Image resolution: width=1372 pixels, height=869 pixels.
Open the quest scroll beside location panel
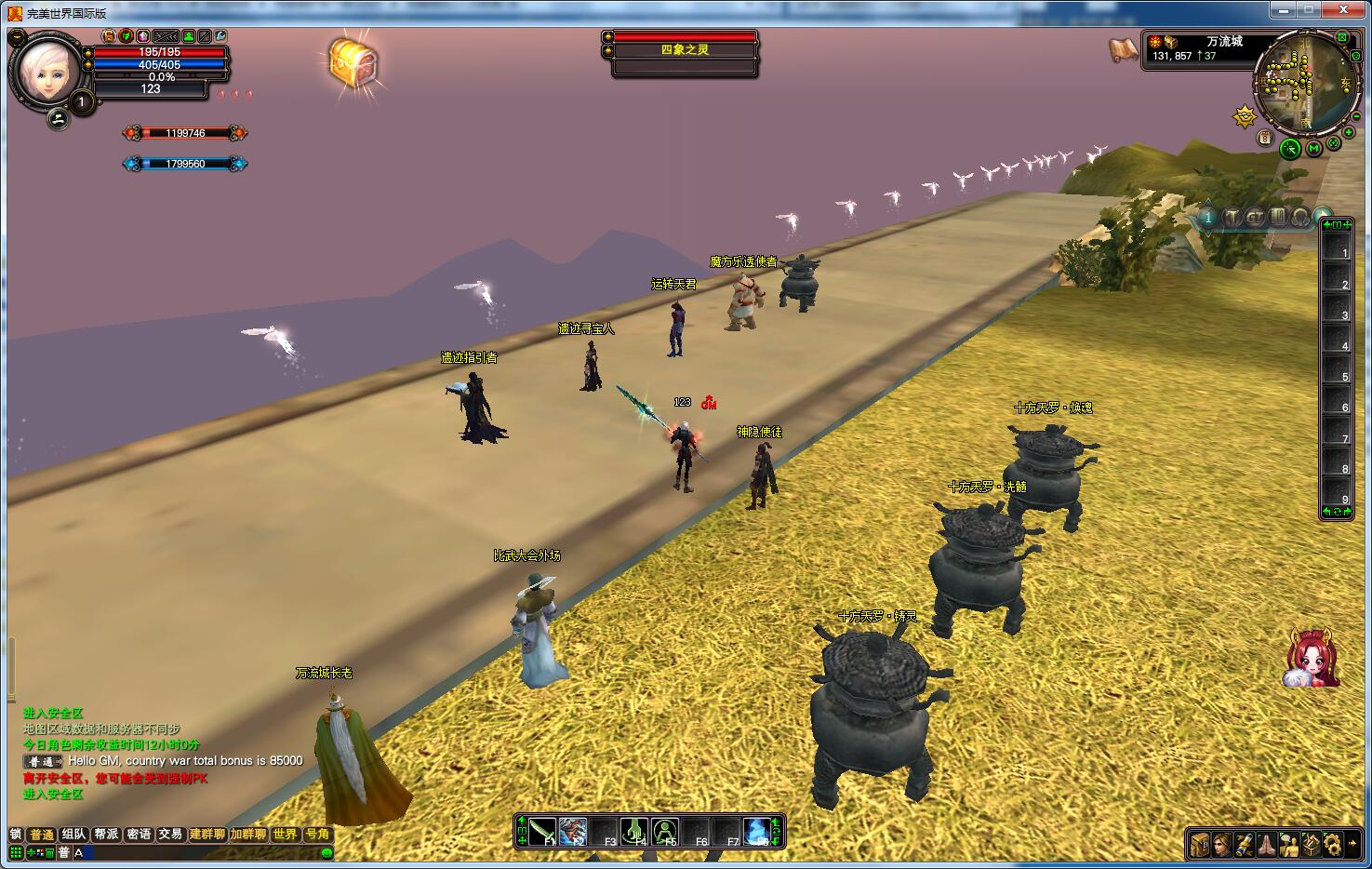(x=1124, y=48)
